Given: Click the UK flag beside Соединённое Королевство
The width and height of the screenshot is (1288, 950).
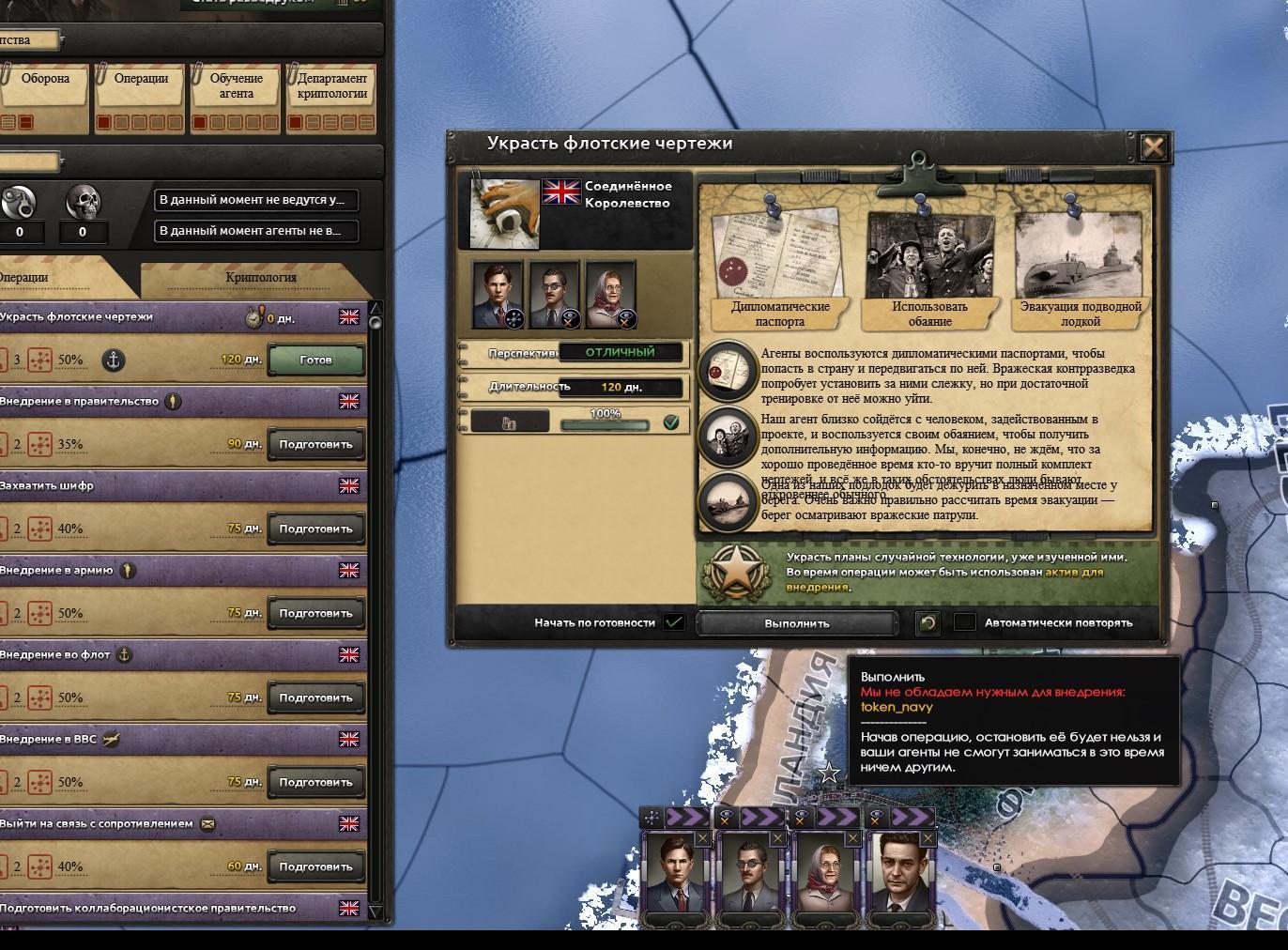Looking at the screenshot, I should [561, 193].
